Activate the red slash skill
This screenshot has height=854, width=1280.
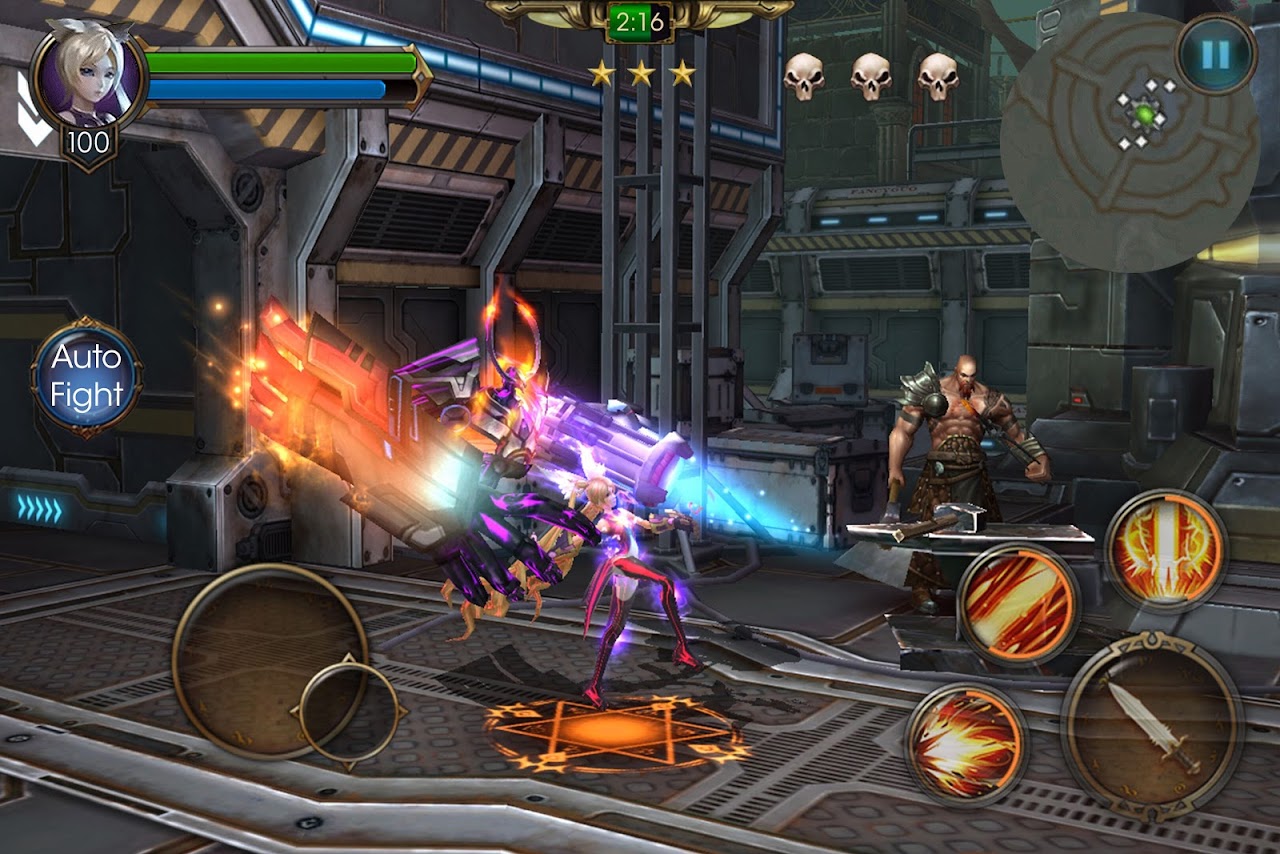pos(1017,604)
